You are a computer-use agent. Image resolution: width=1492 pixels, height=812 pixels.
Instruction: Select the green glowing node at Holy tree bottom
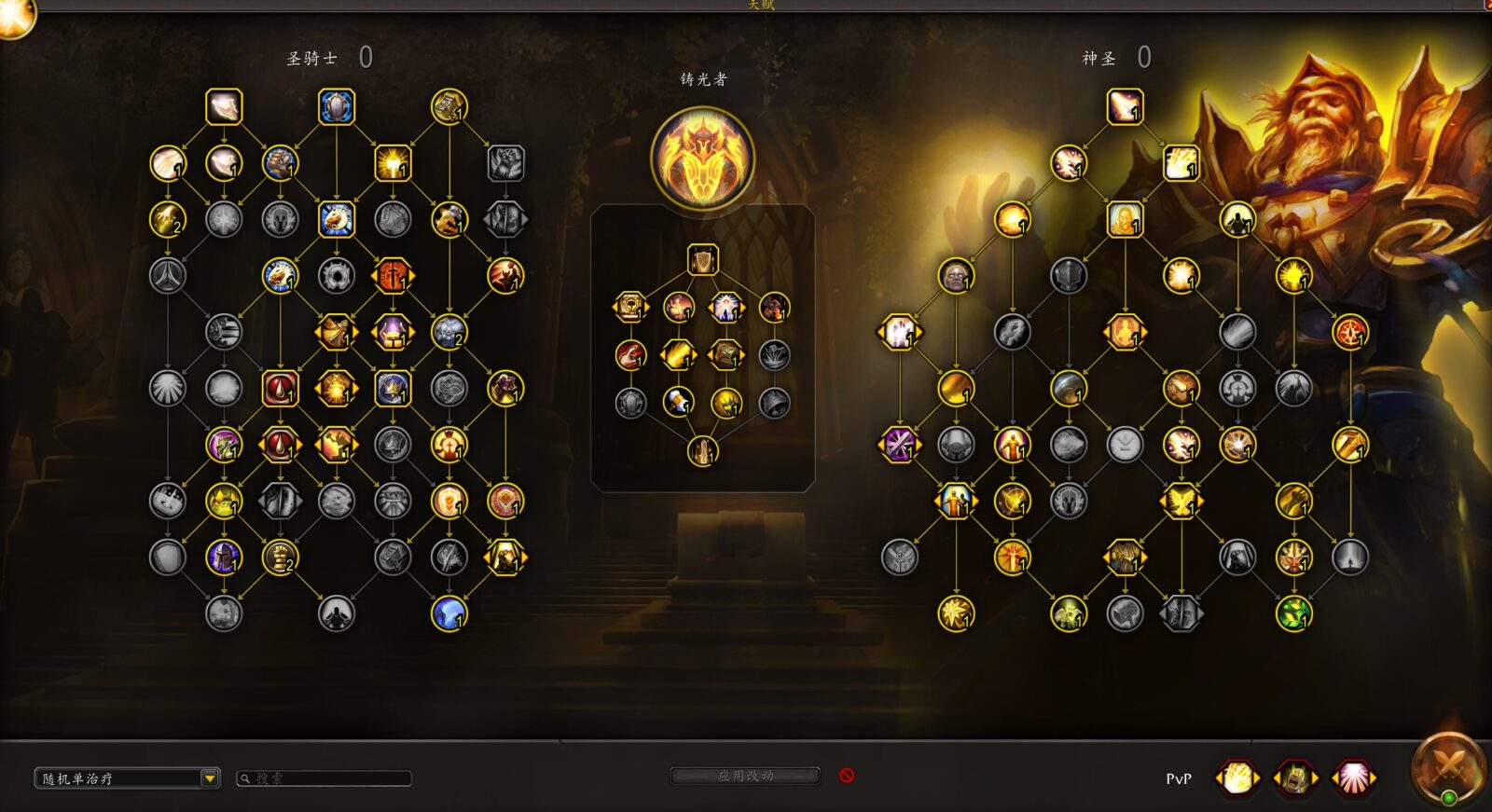(1293, 613)
